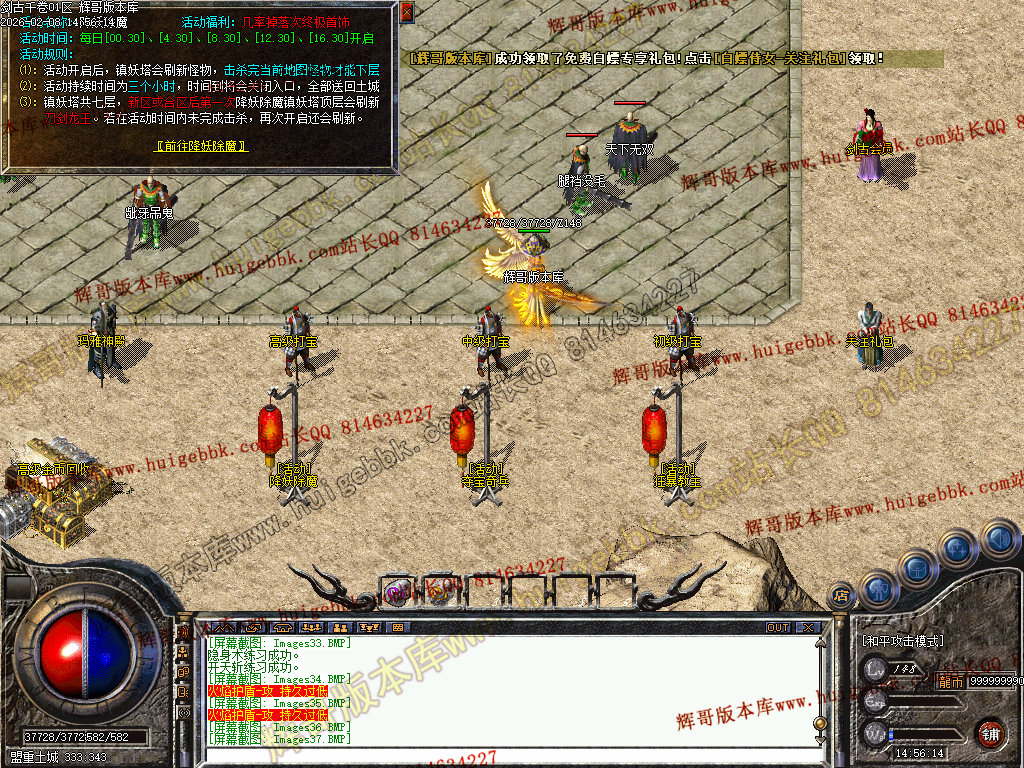Follow the 前往降妖除魔 link in the dialog
Viewport: 1024px width, 768px height.
(202, 146)
